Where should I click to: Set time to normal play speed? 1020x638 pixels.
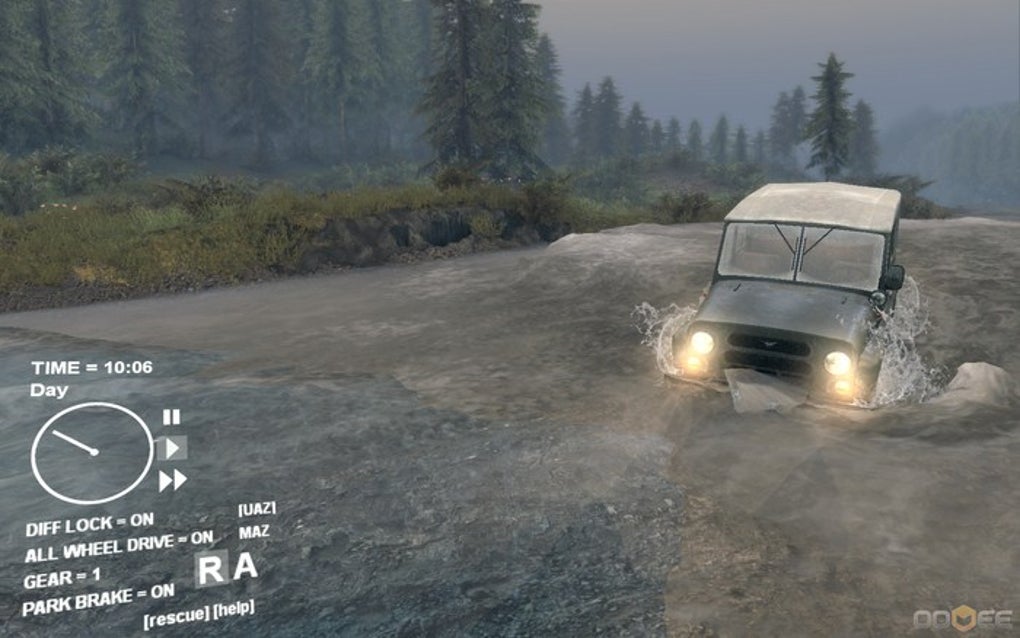(x=172, y=448)
